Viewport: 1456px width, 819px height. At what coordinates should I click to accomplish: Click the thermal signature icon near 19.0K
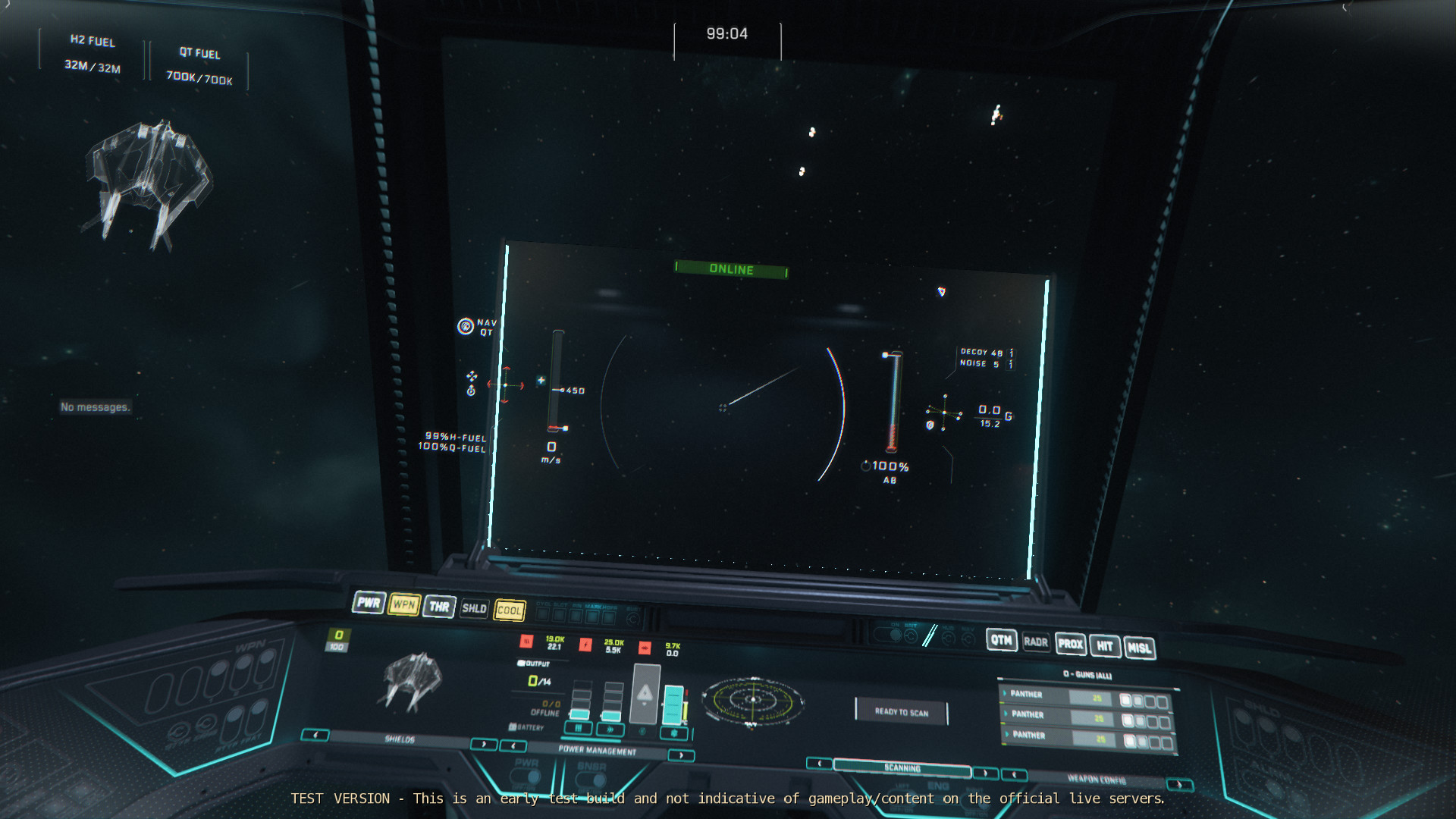(x=528, y=642)
